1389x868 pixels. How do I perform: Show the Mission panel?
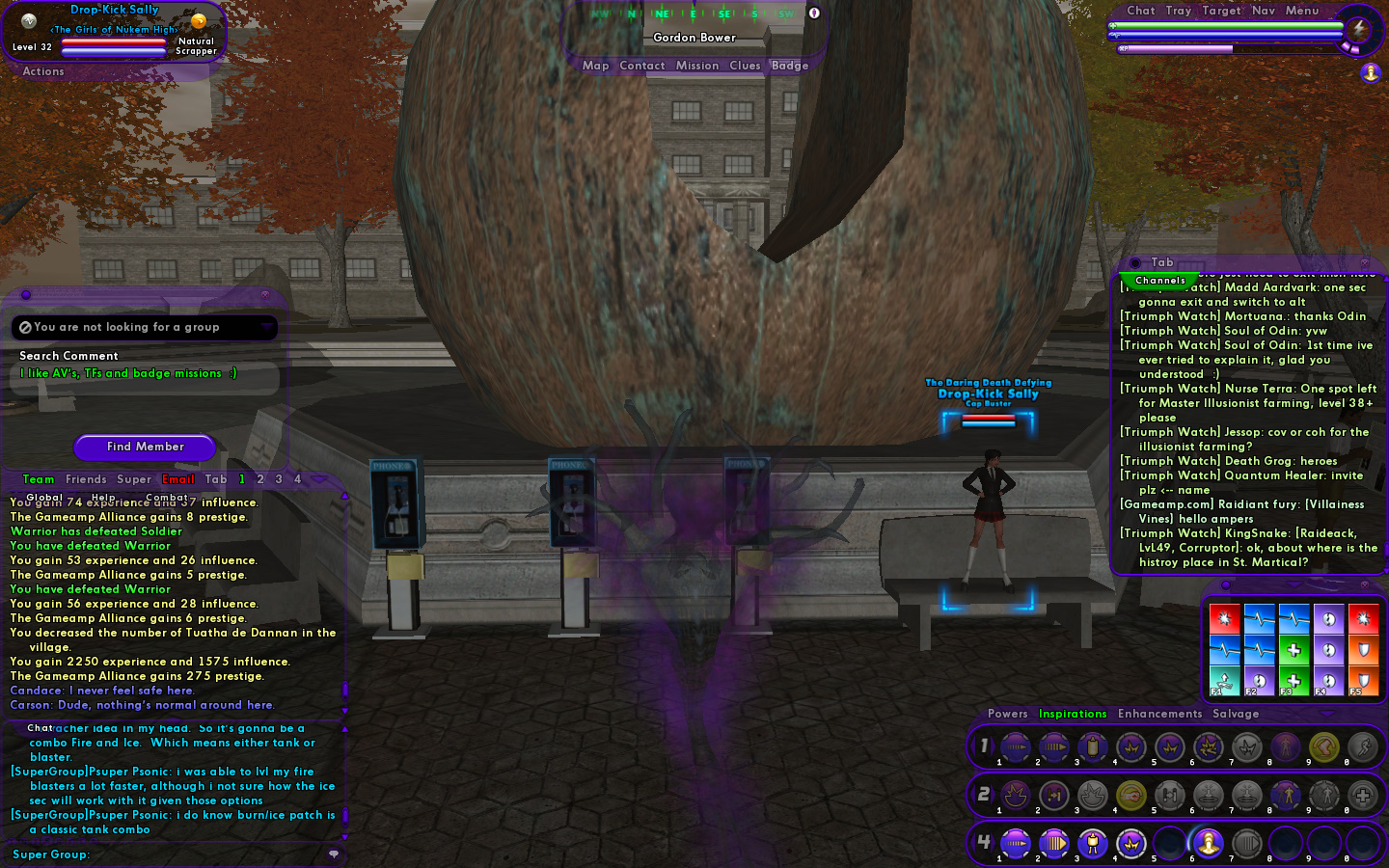[696, 66]
